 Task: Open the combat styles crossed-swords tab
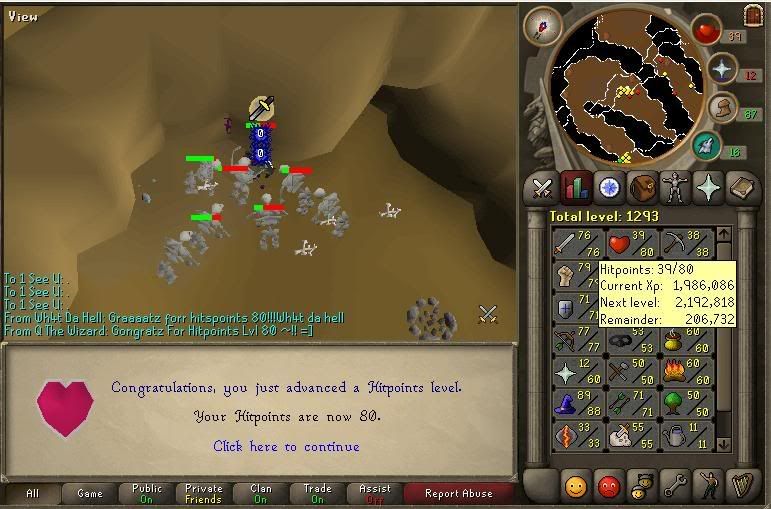point(543,187)
